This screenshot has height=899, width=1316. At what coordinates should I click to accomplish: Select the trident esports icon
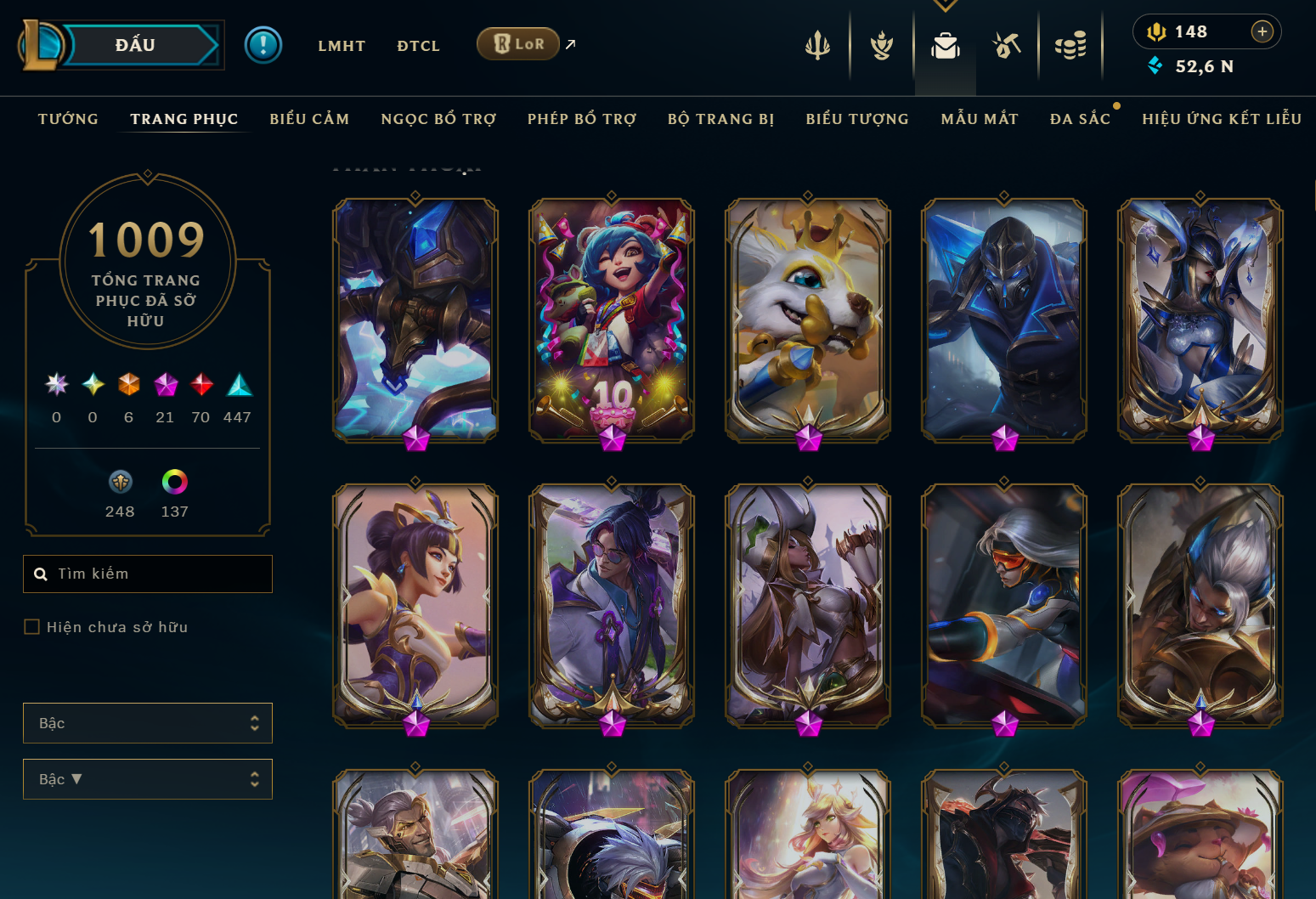tap(817, 47)
